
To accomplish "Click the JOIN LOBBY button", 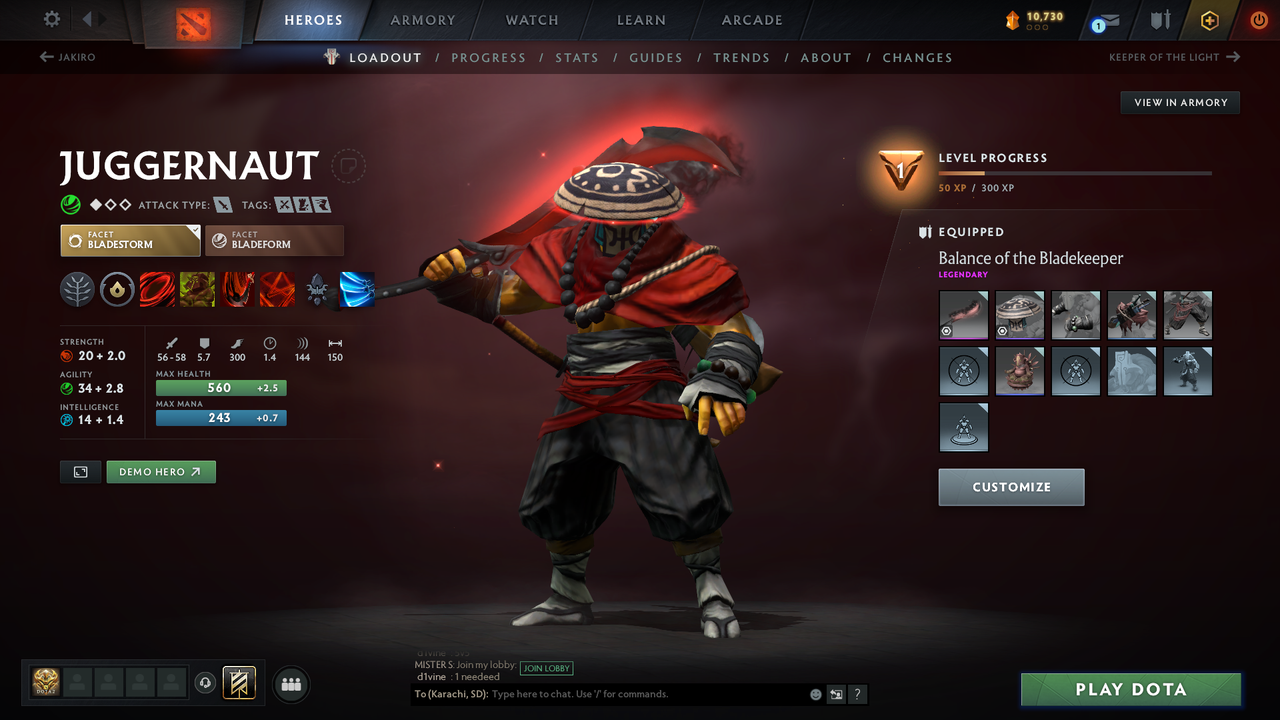I will (x=546, y=668).
